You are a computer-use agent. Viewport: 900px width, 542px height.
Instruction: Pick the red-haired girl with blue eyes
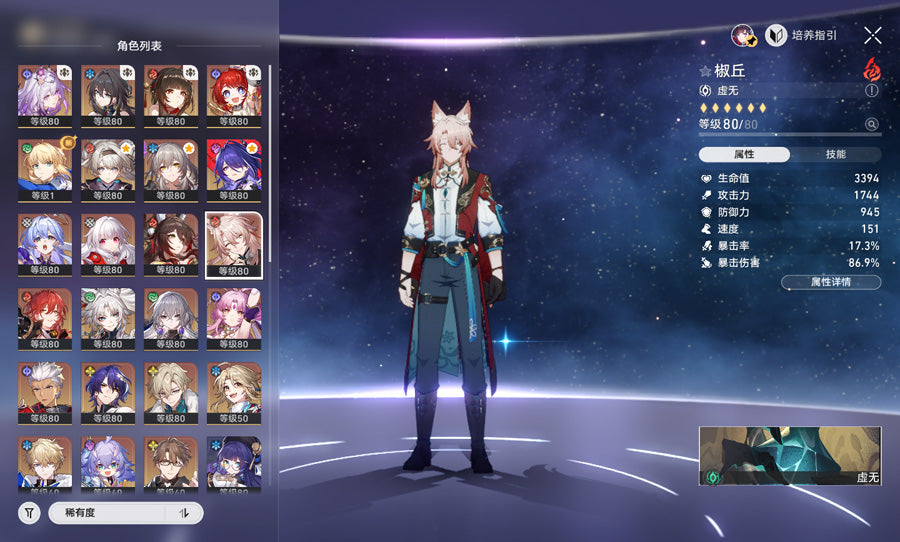coord(234,90)
